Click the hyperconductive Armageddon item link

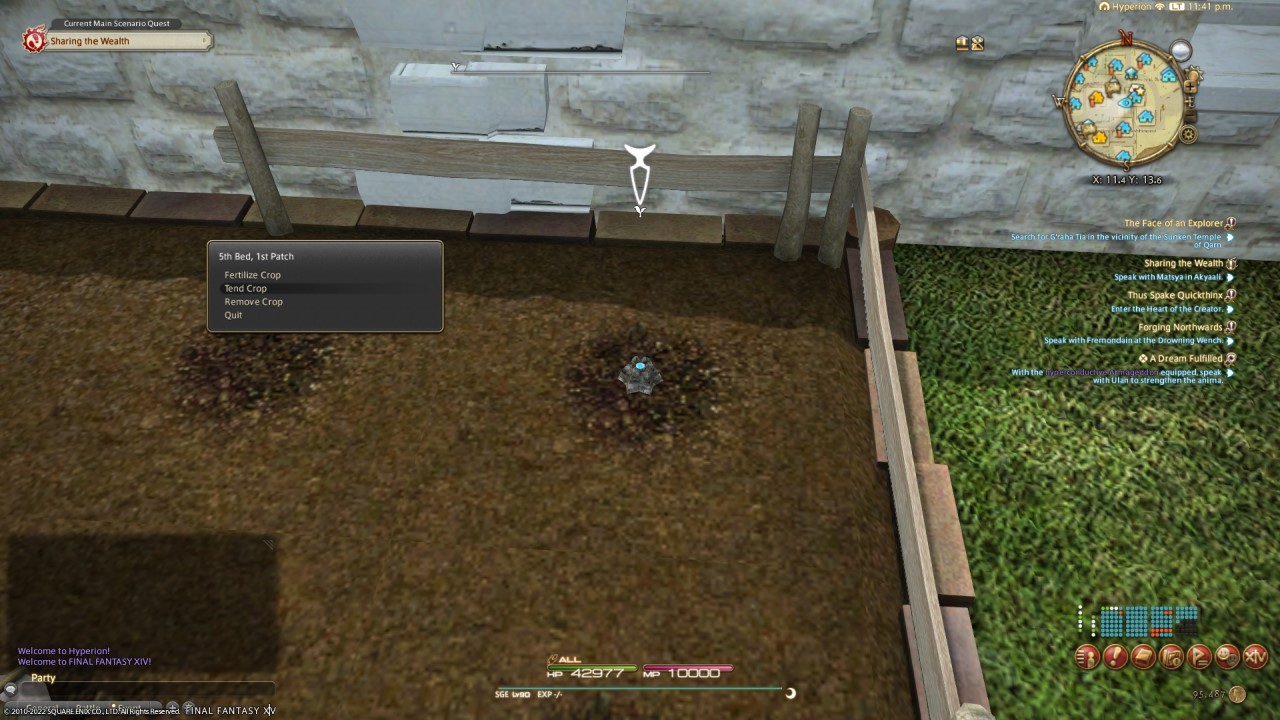pos(1103,371)
